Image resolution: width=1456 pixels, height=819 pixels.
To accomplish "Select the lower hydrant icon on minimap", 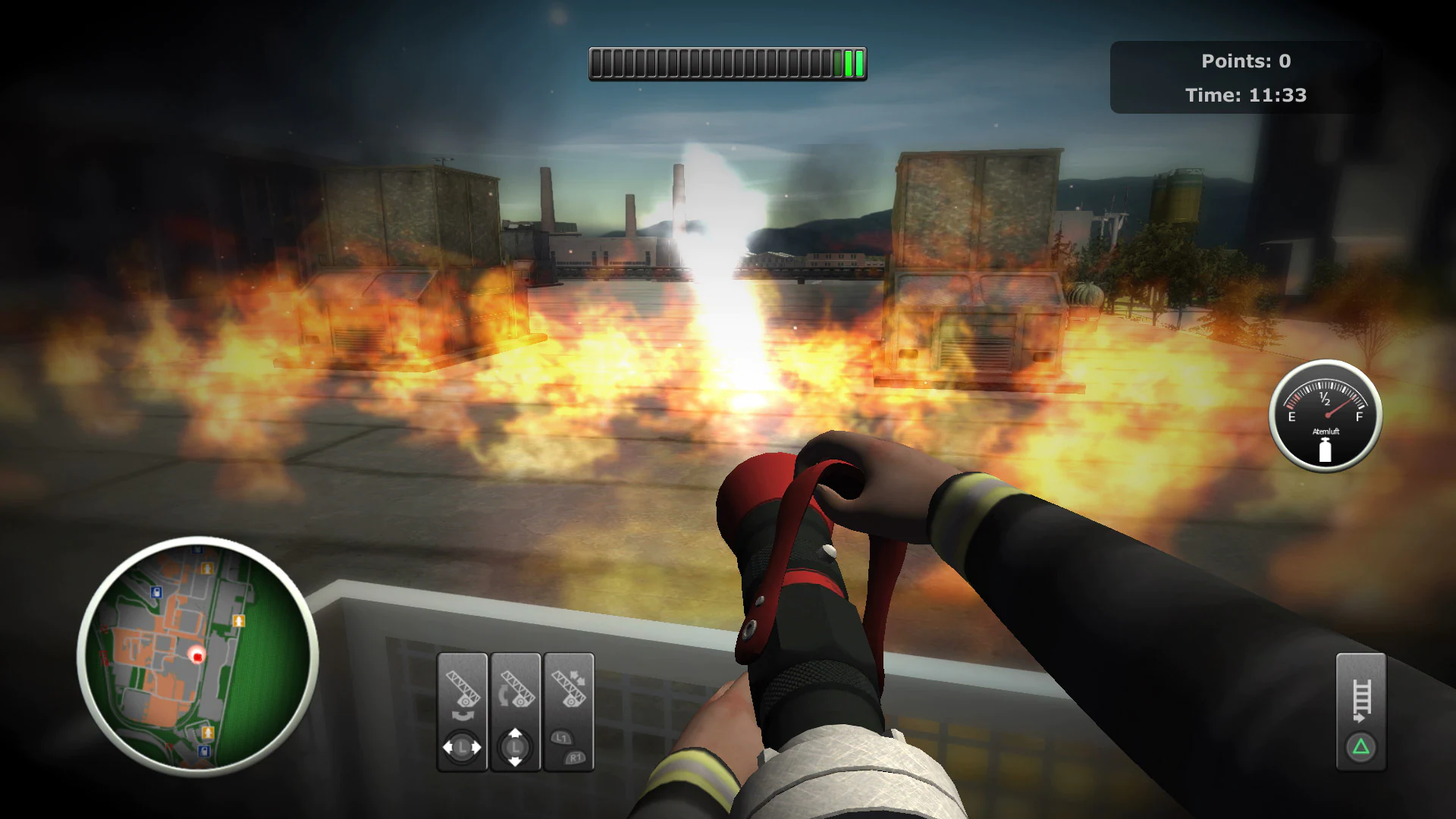I will [x=208, y=731].
